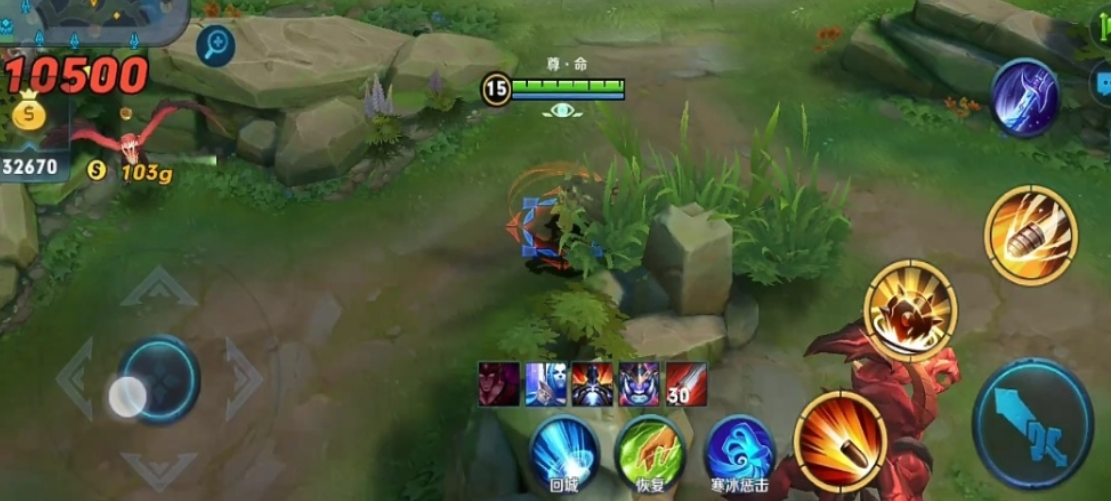Select the red-haired hero portrait
This screenshot has height=501, width=1111.
[499, 384]
